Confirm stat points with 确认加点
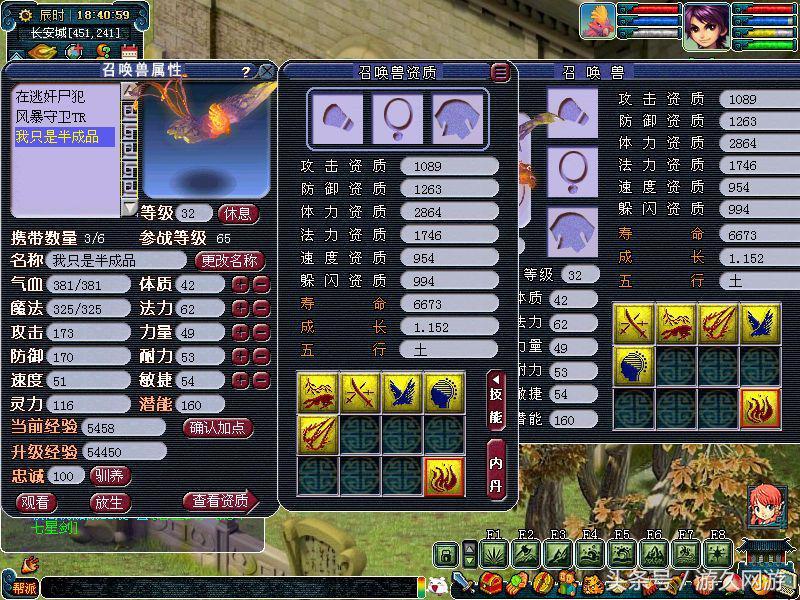Image resolution: width=800 pixels, height=600 pixels. (x=219, y=427)
